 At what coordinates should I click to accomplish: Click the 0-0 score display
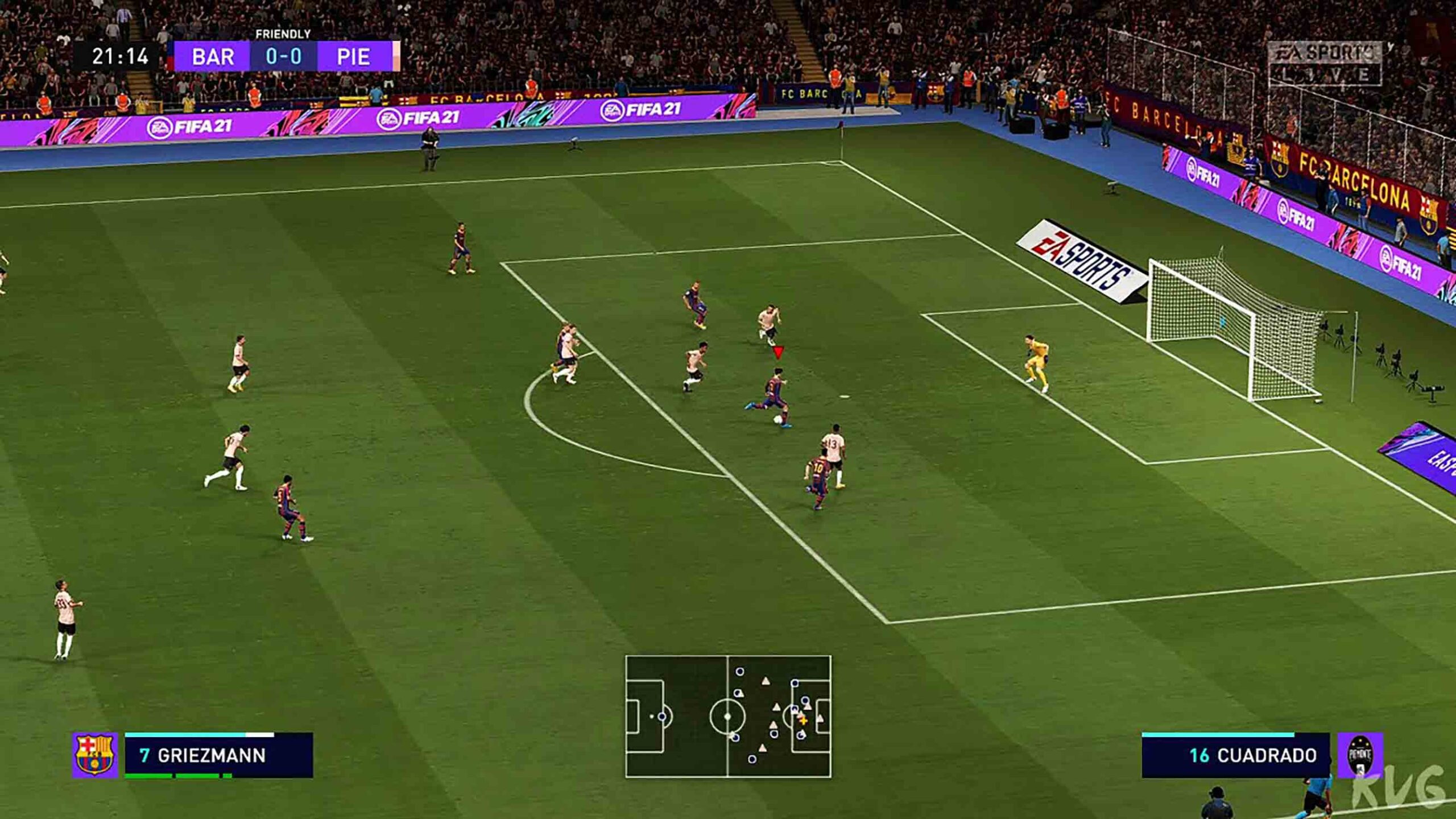(x=283, y=57)
